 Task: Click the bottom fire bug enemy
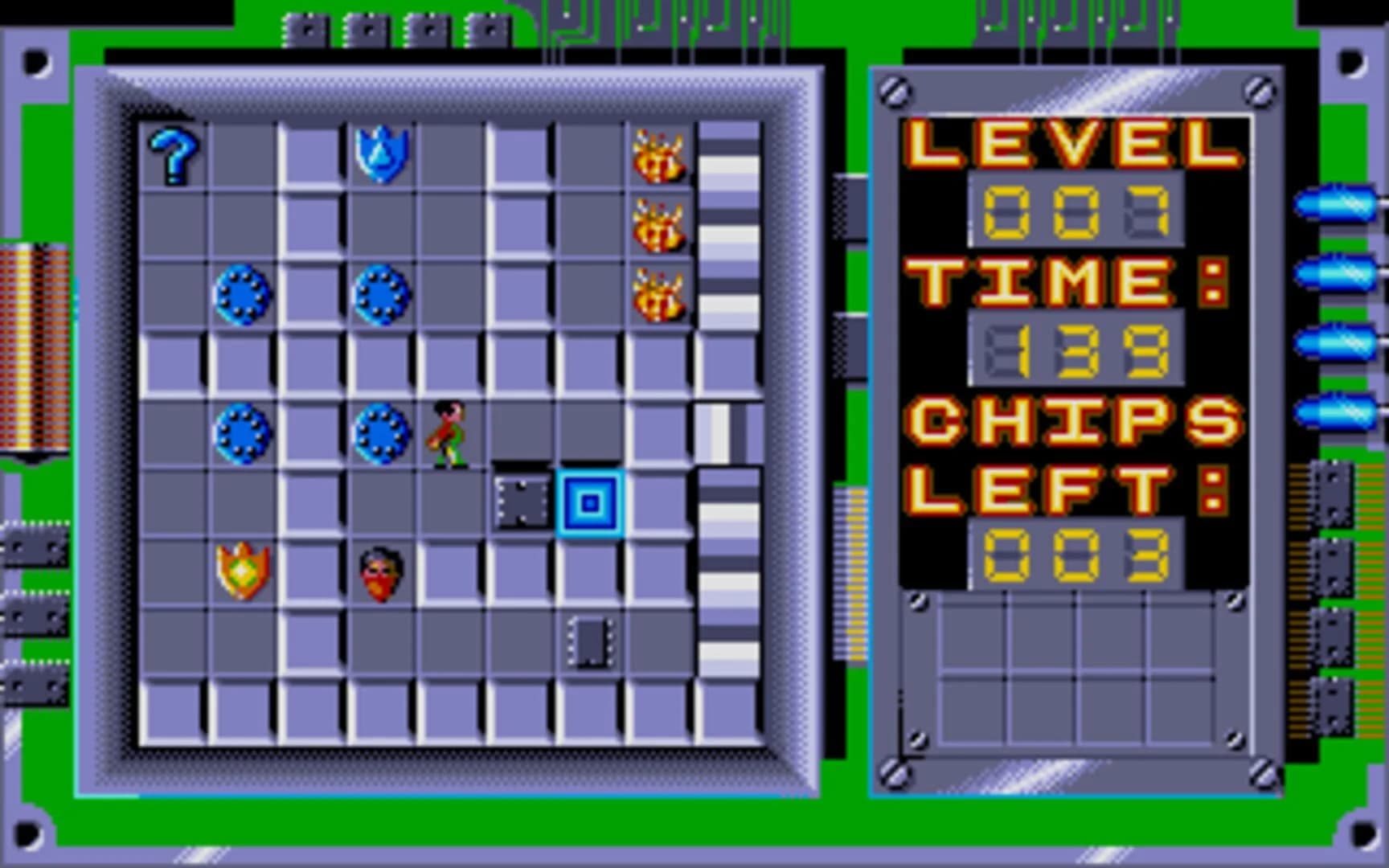pyautogui.click(x=659, y=293)
